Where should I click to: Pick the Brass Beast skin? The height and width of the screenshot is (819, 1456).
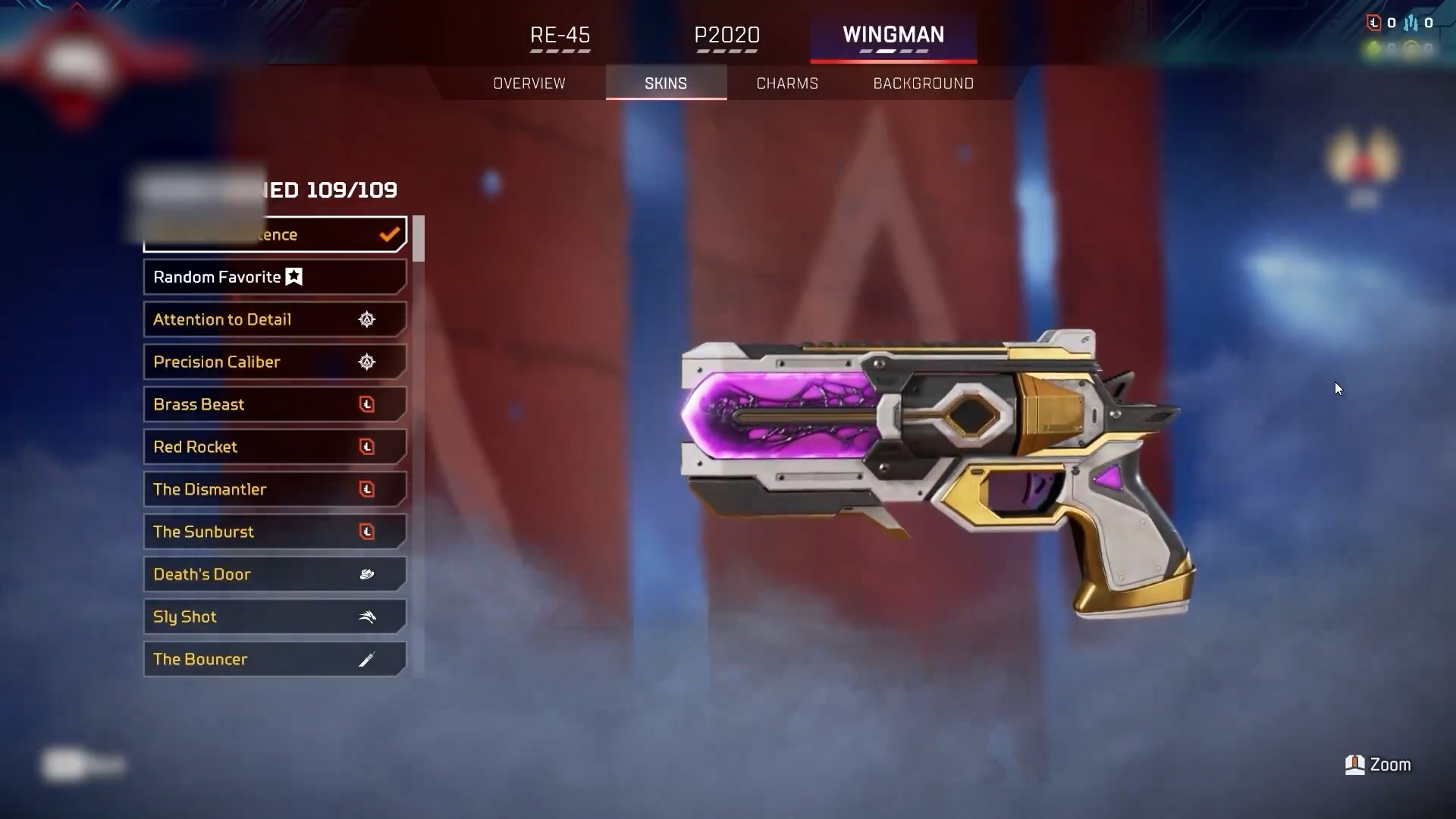(x=275, y=405)
